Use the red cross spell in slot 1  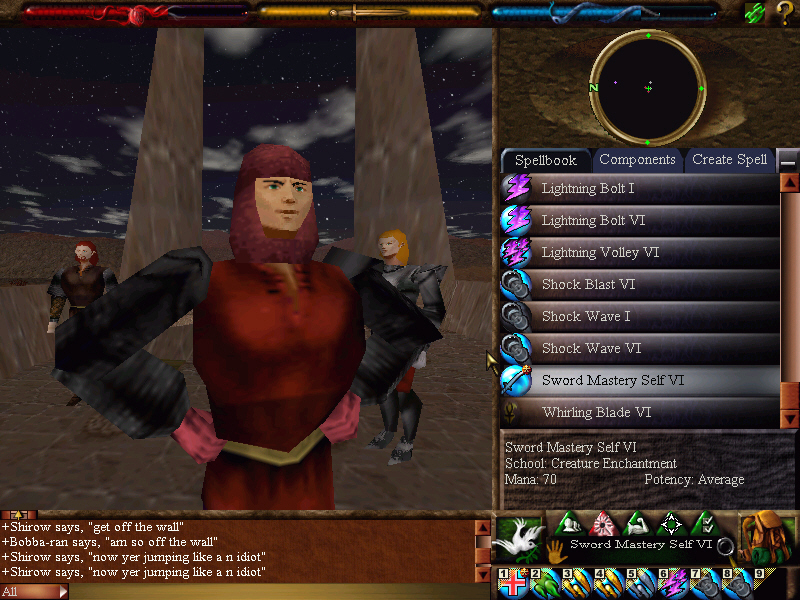click(514, 584)
